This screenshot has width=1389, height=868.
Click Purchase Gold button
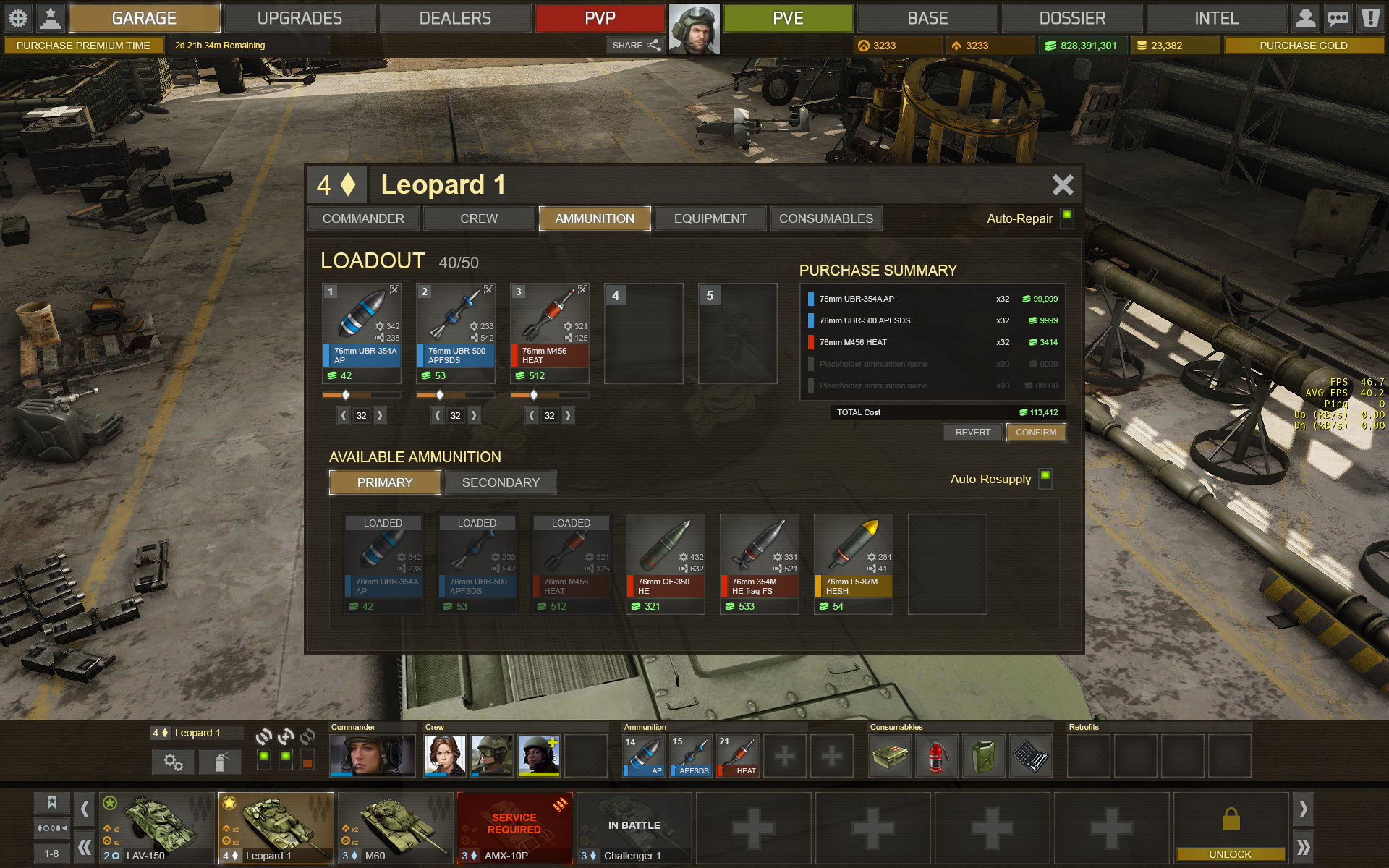pos(1303,46)
